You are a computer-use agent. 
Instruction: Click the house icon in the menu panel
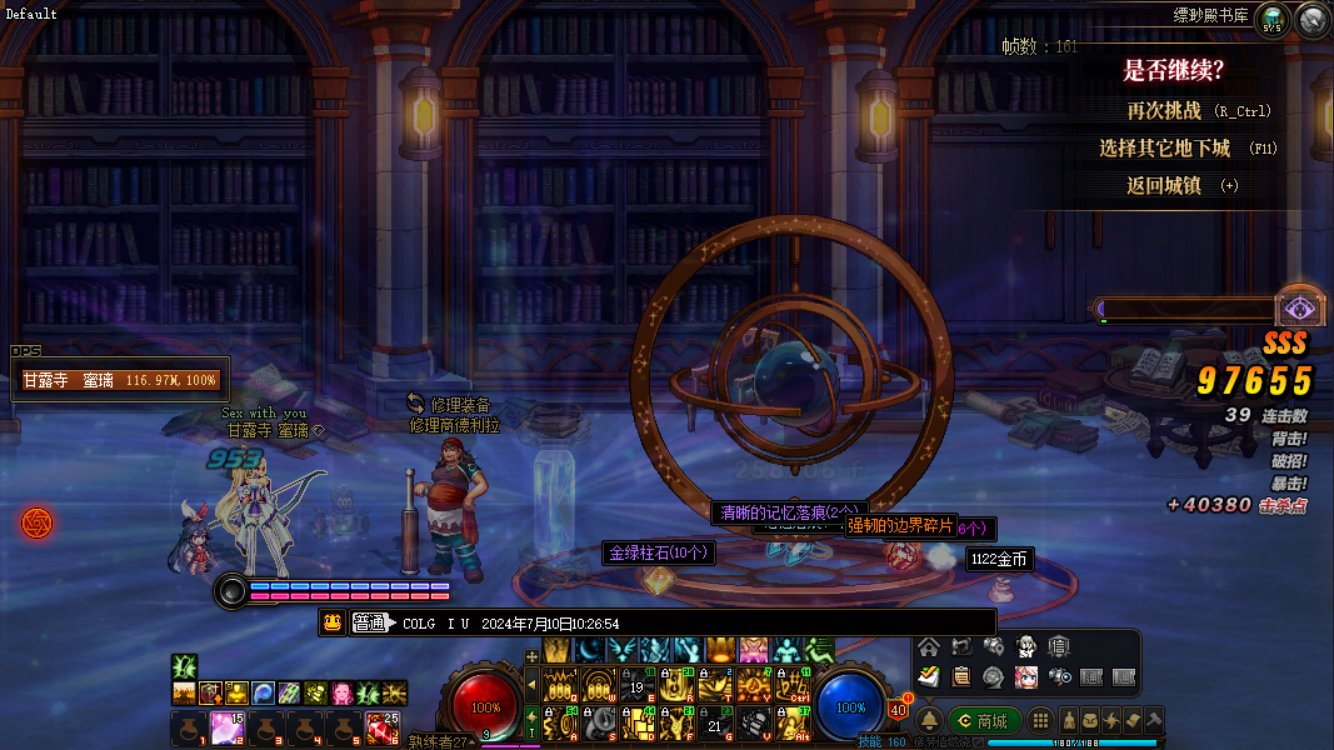point(929,647)
